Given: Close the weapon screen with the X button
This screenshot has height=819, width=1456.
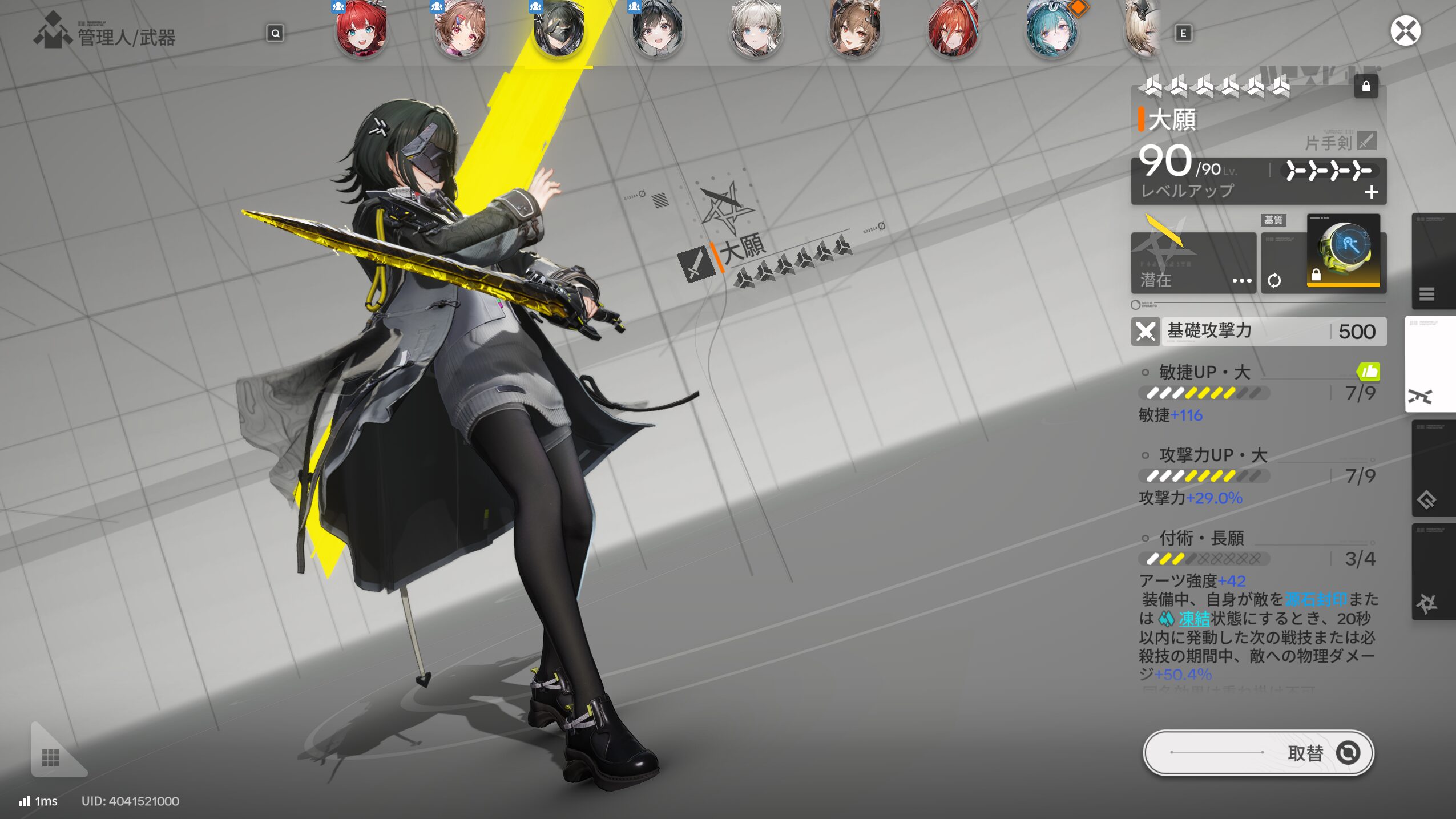Looking at the screenshot, I should coord(1405,31).
